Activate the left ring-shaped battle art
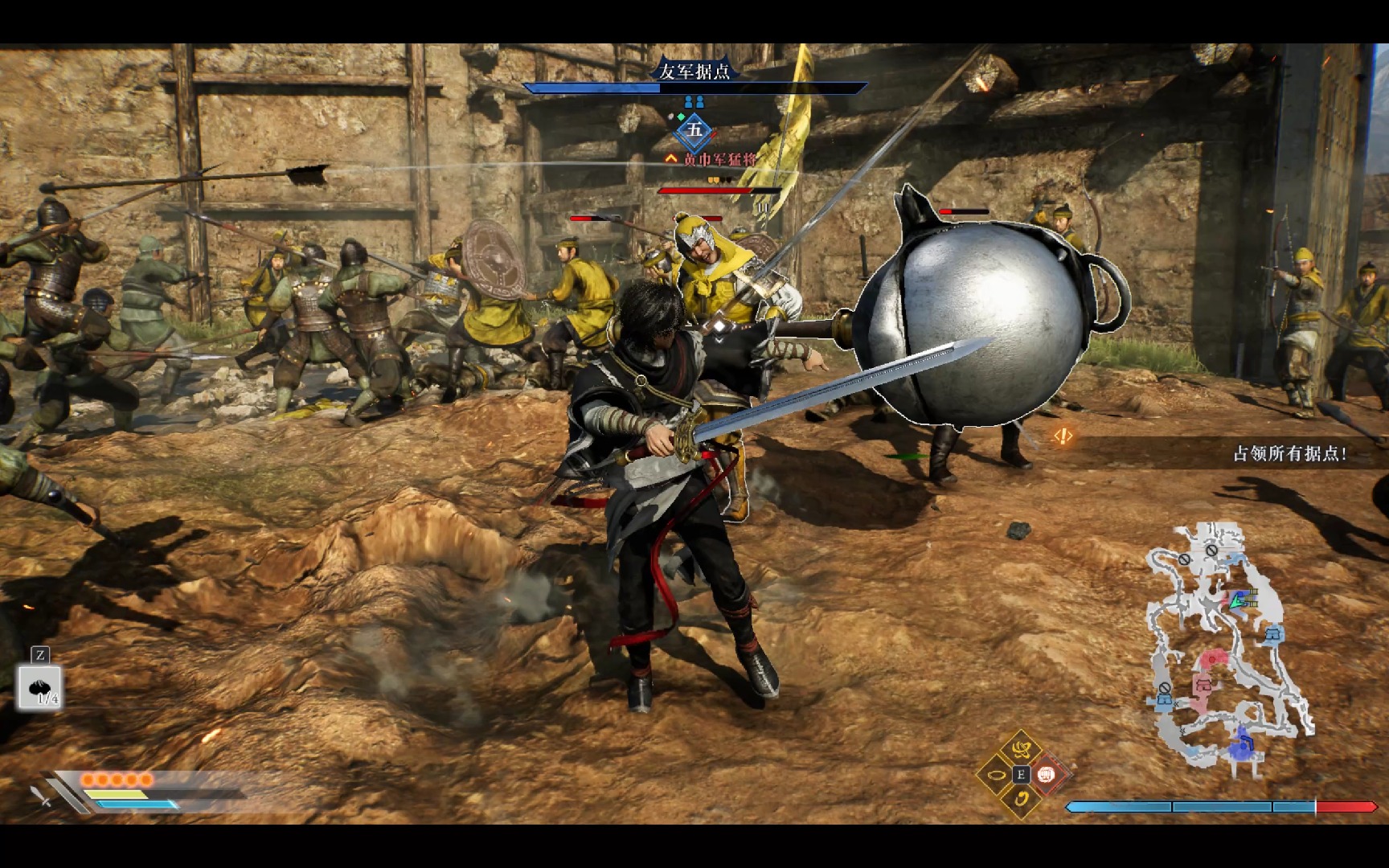 pyautogui.click(x=997, y=776)
